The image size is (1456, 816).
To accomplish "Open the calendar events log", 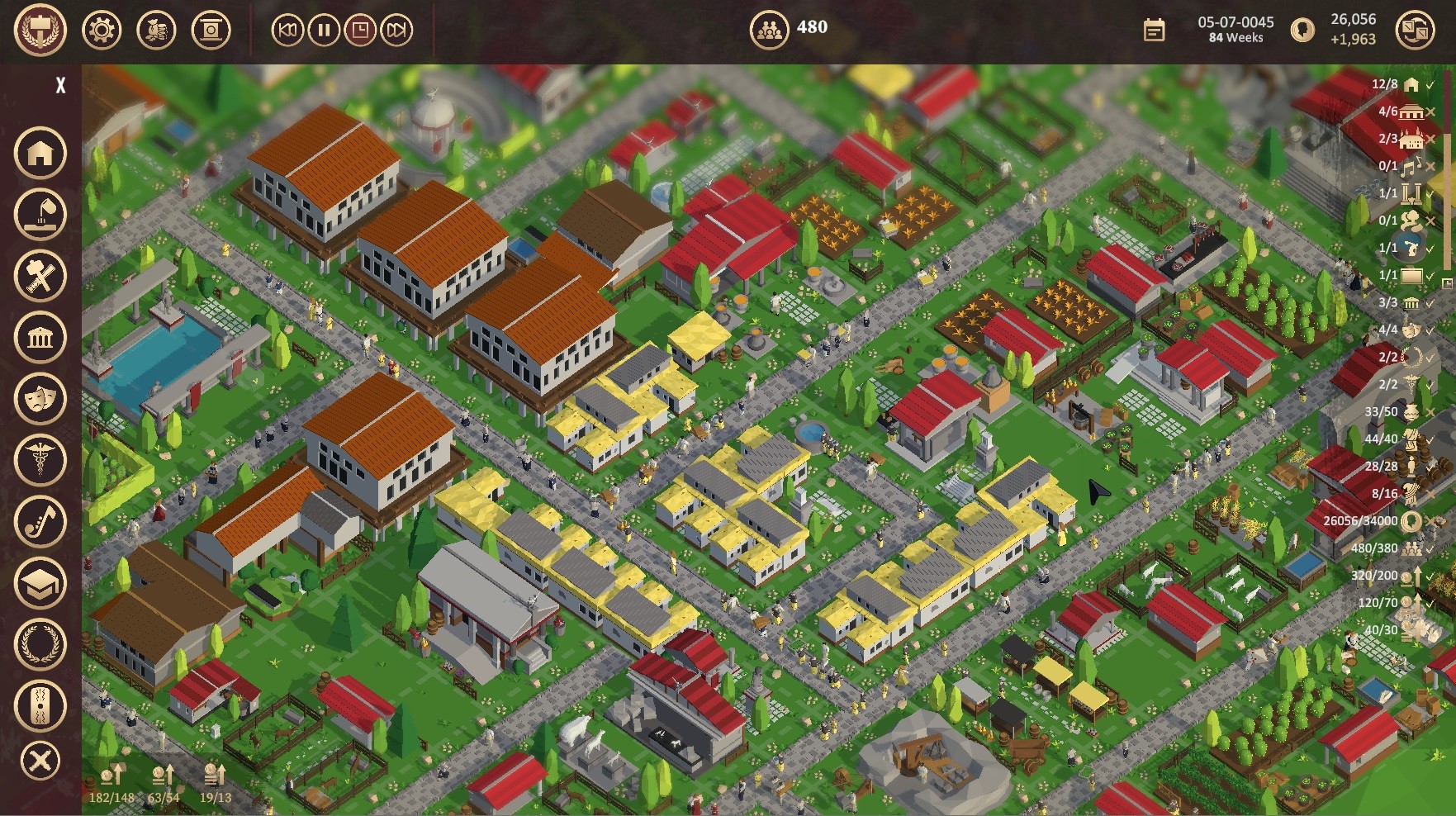I will point(1154,31).
